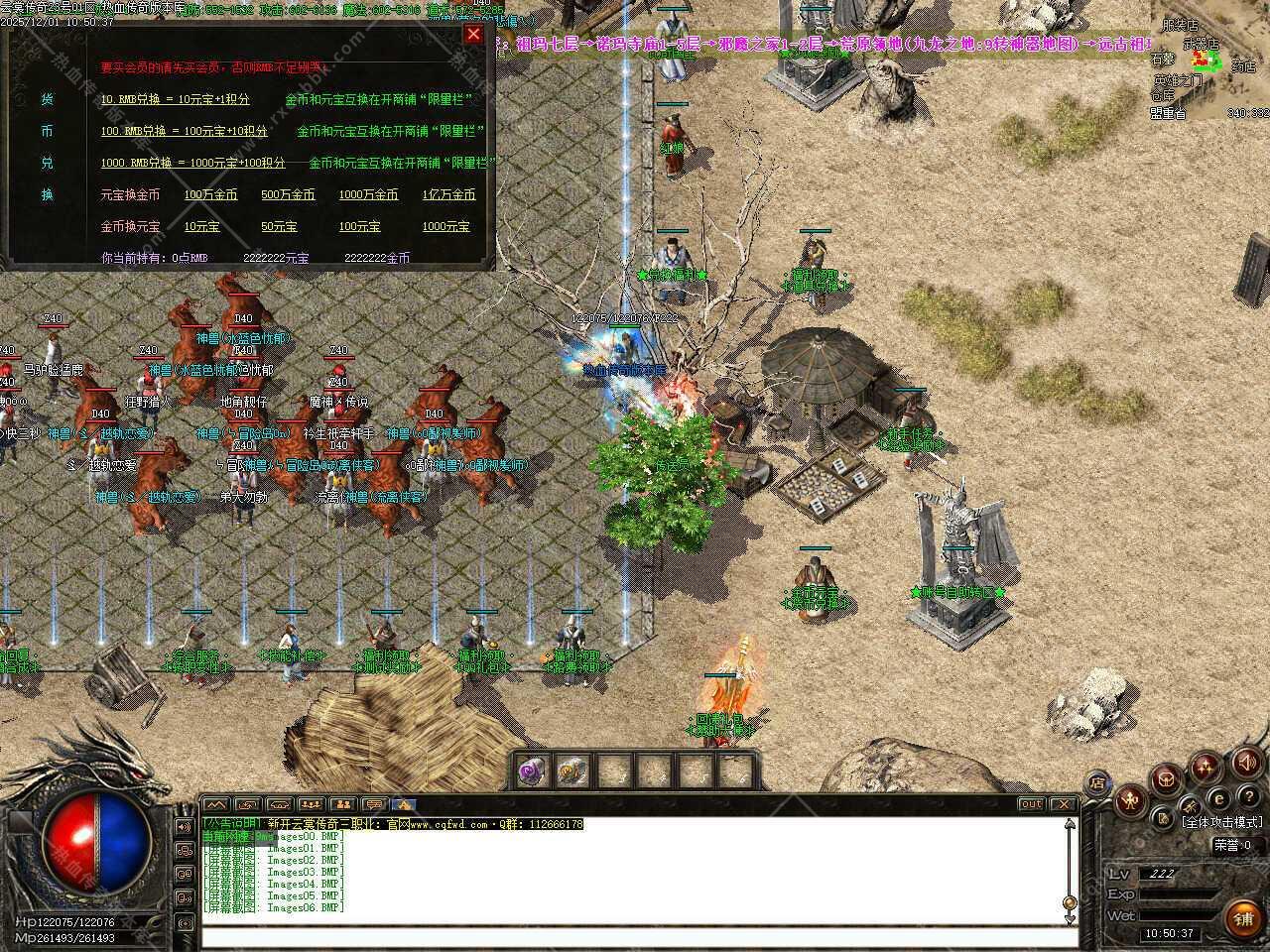Close the currency exchange dialog
Screen dimensions: 1270x952
point(473,34)
